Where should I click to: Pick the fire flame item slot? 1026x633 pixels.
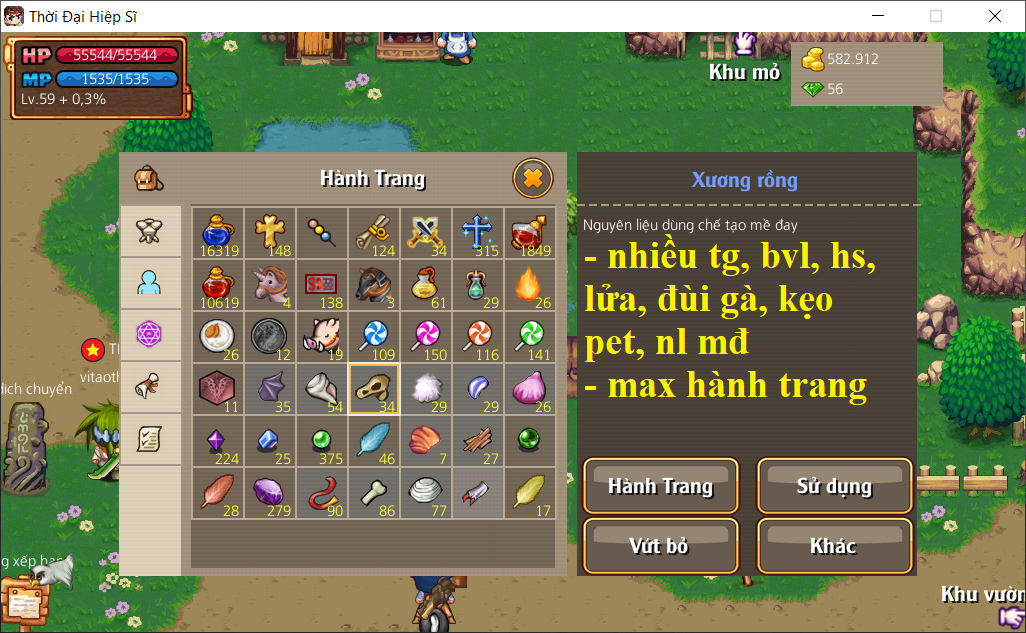click(529, 285)
